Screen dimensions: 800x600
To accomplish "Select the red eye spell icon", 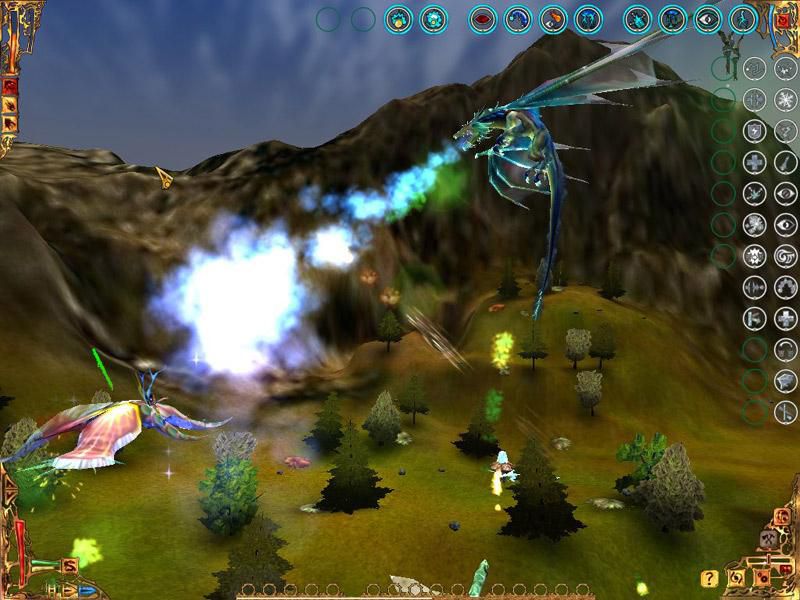I will tap(483, 19).
